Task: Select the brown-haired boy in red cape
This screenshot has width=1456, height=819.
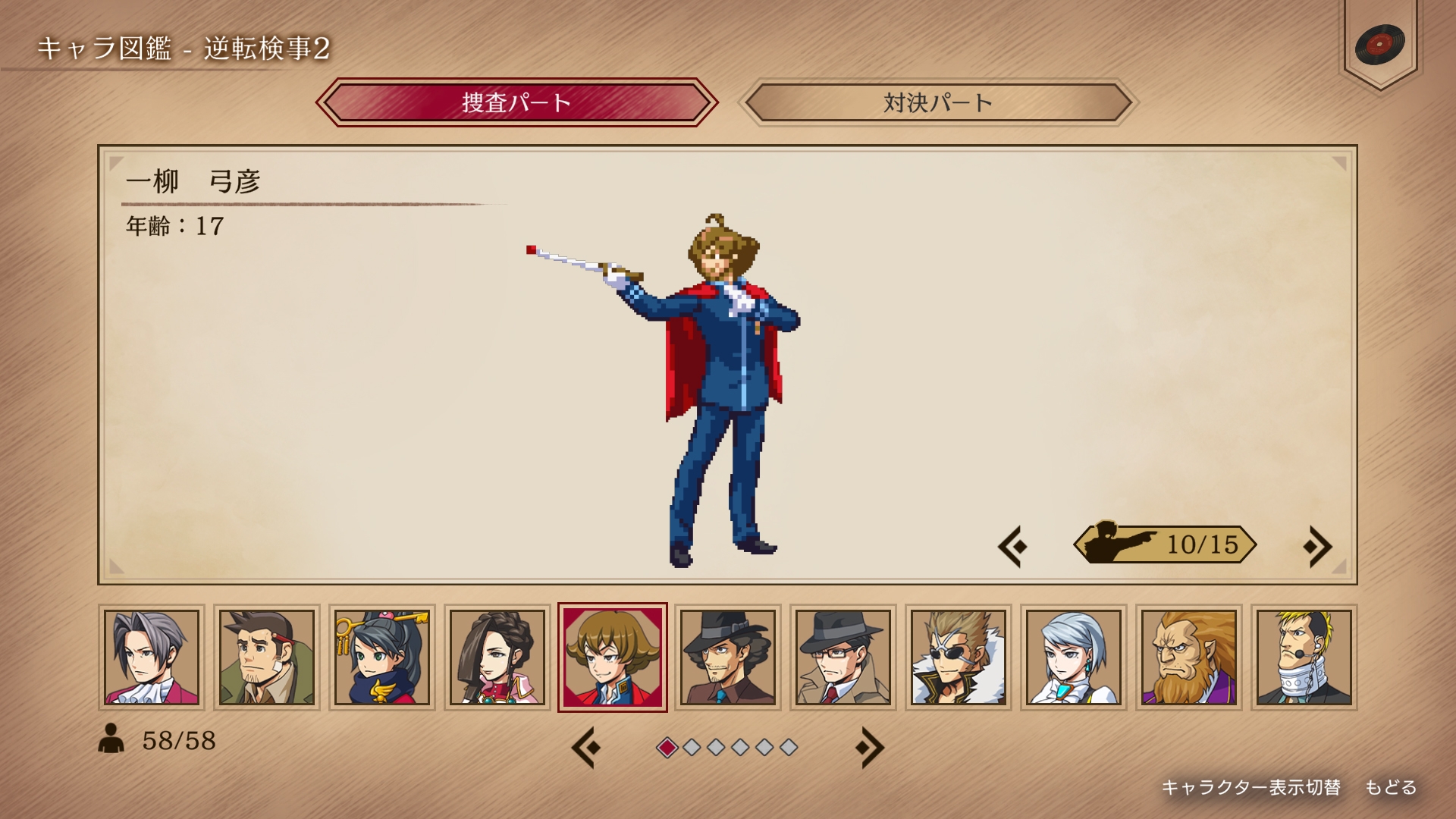Action: tap(613, 657)
